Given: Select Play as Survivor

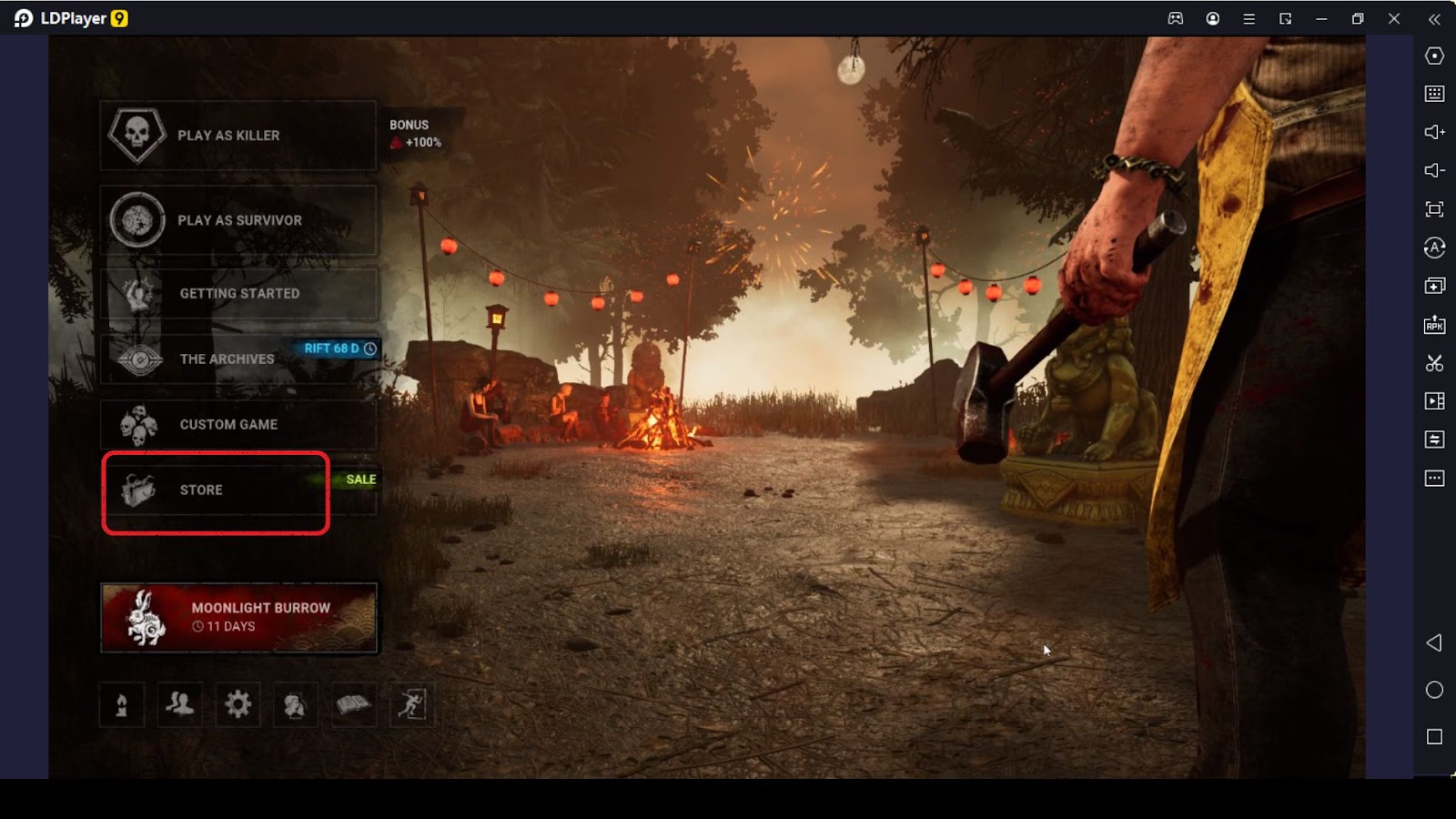Looking at the screenshot, I should 238,220.
